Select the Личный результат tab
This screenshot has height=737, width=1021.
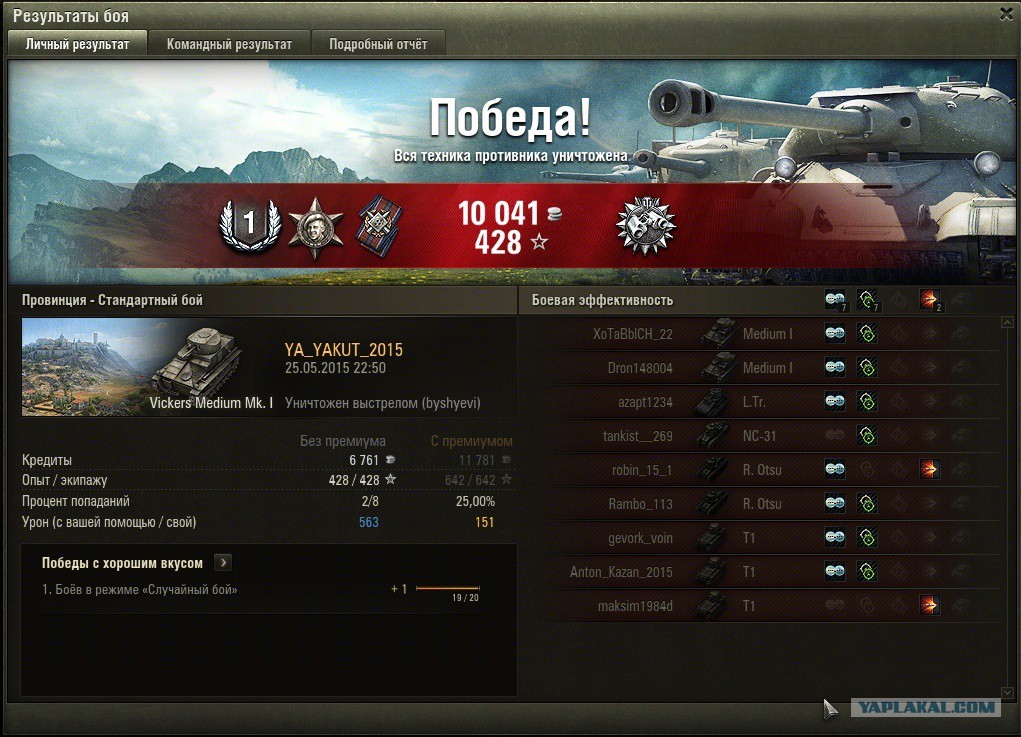click(x=77, y=44)
